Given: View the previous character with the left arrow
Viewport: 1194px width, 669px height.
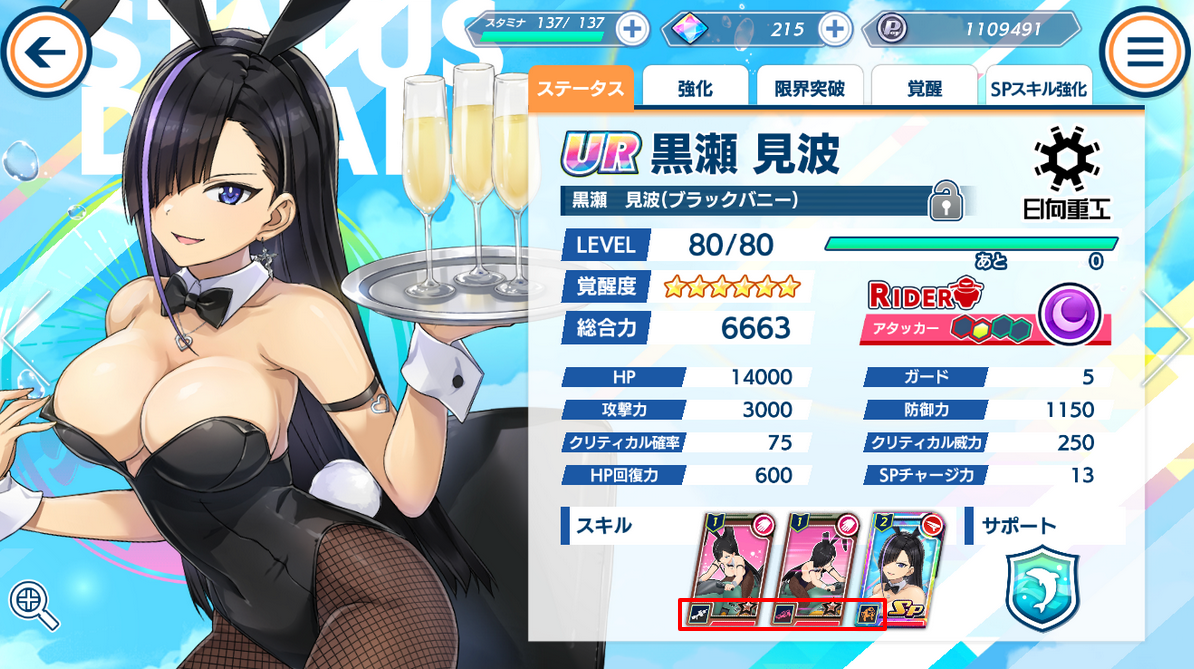Looking at the screenshot, I should 24,337.
